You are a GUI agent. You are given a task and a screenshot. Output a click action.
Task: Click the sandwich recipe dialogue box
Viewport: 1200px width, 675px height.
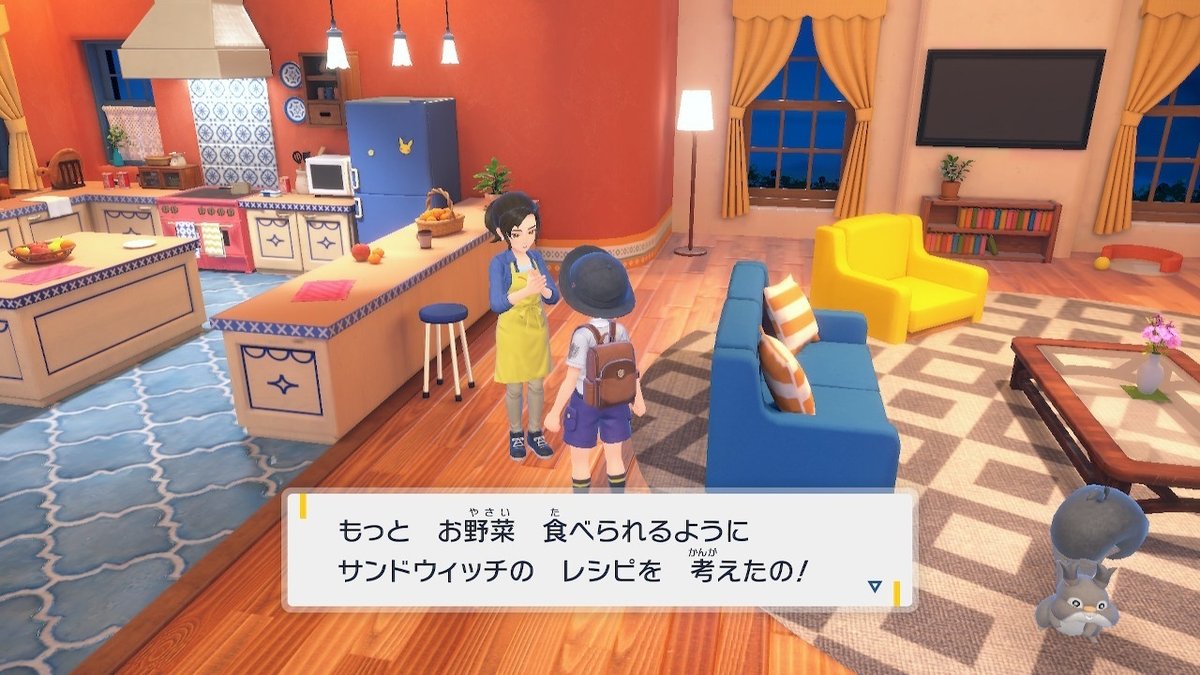[598, 550]
